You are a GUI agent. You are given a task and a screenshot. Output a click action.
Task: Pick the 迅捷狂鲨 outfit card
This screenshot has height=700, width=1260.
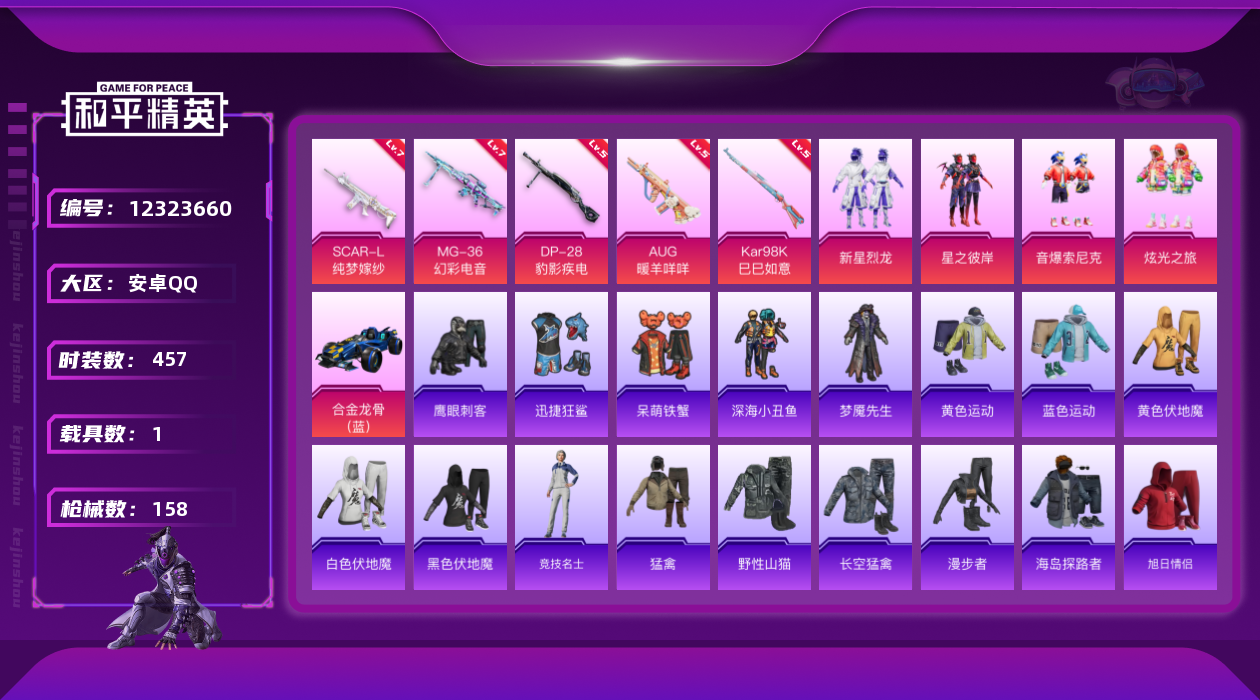(561, 364)
